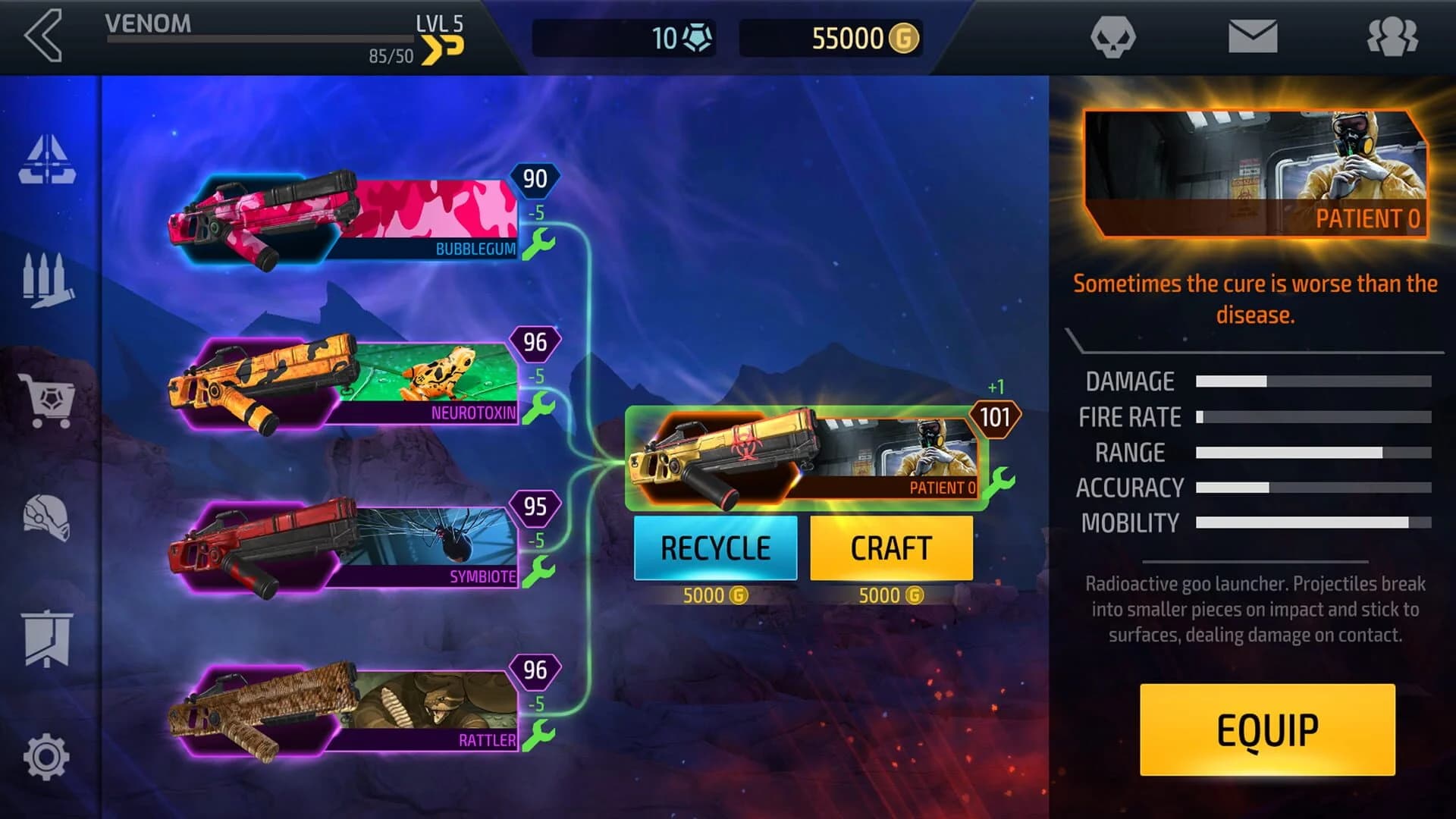Select the weapons crosshair icon in sidebar
Viewport: 1456px width, 819px height.
(47, 159)
